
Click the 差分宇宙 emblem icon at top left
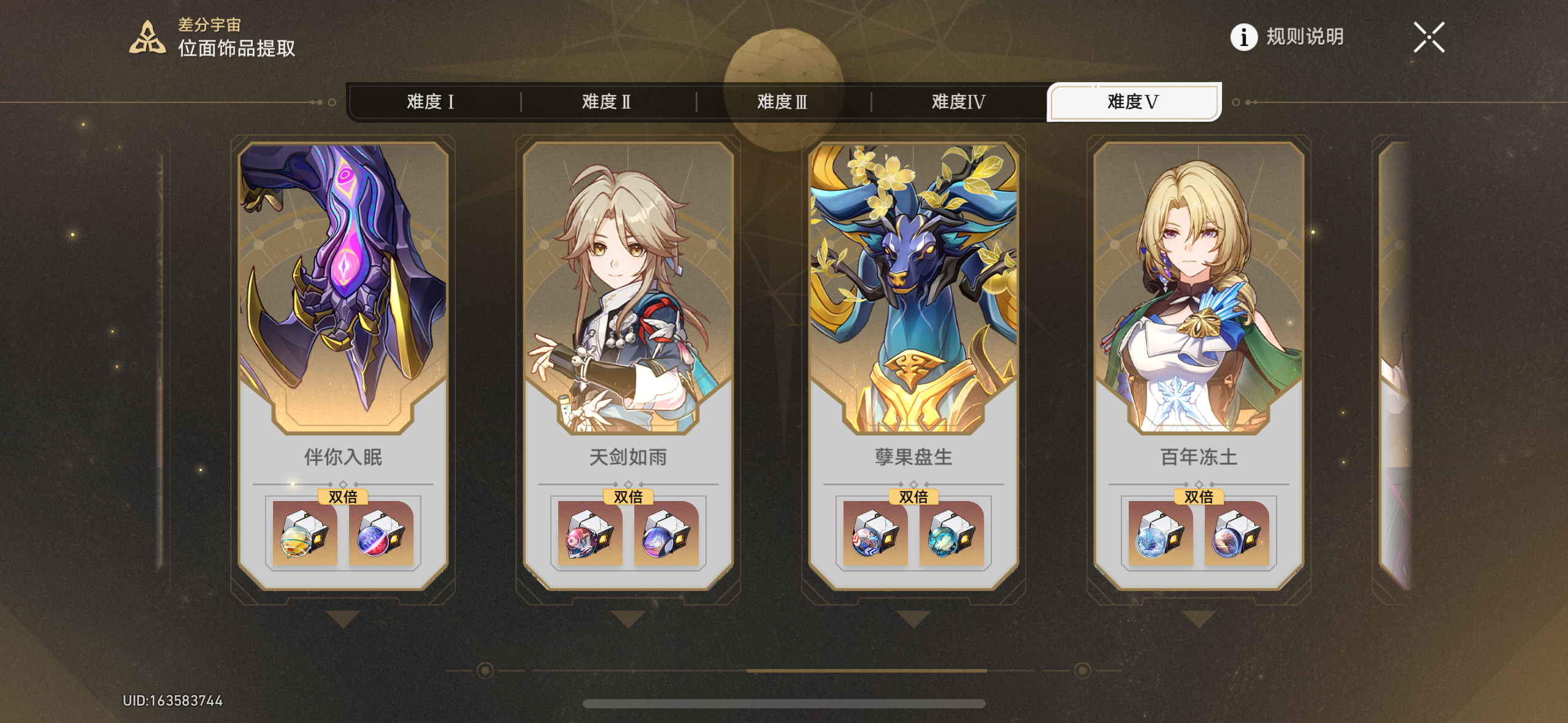click(147, 38)
